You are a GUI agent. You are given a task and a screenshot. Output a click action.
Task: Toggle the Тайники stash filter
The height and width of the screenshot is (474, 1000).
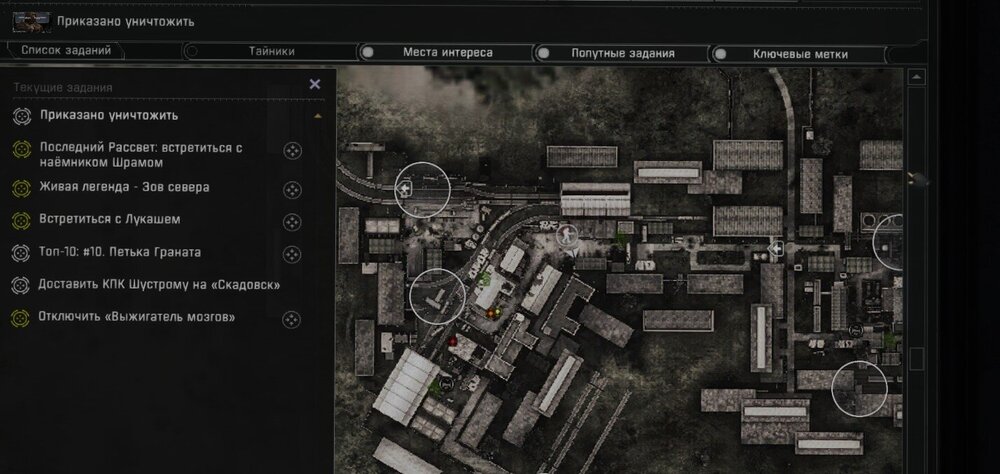(270, 51)
